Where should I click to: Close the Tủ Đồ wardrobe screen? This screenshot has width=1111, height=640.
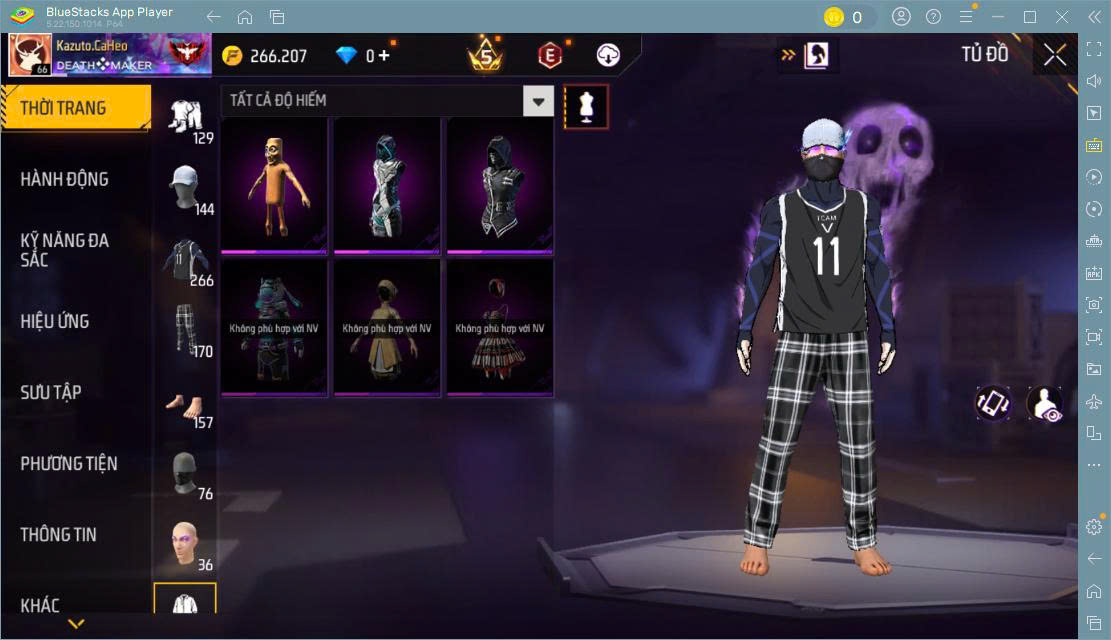point(1055,55)
